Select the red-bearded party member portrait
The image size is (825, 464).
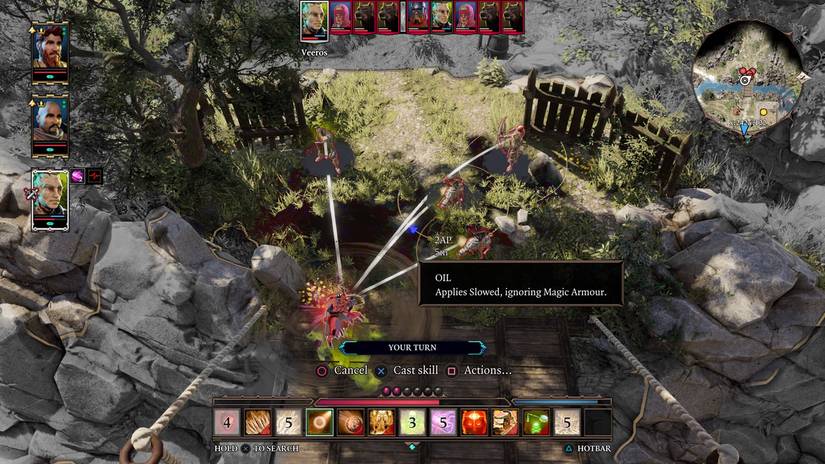point(50,46)
